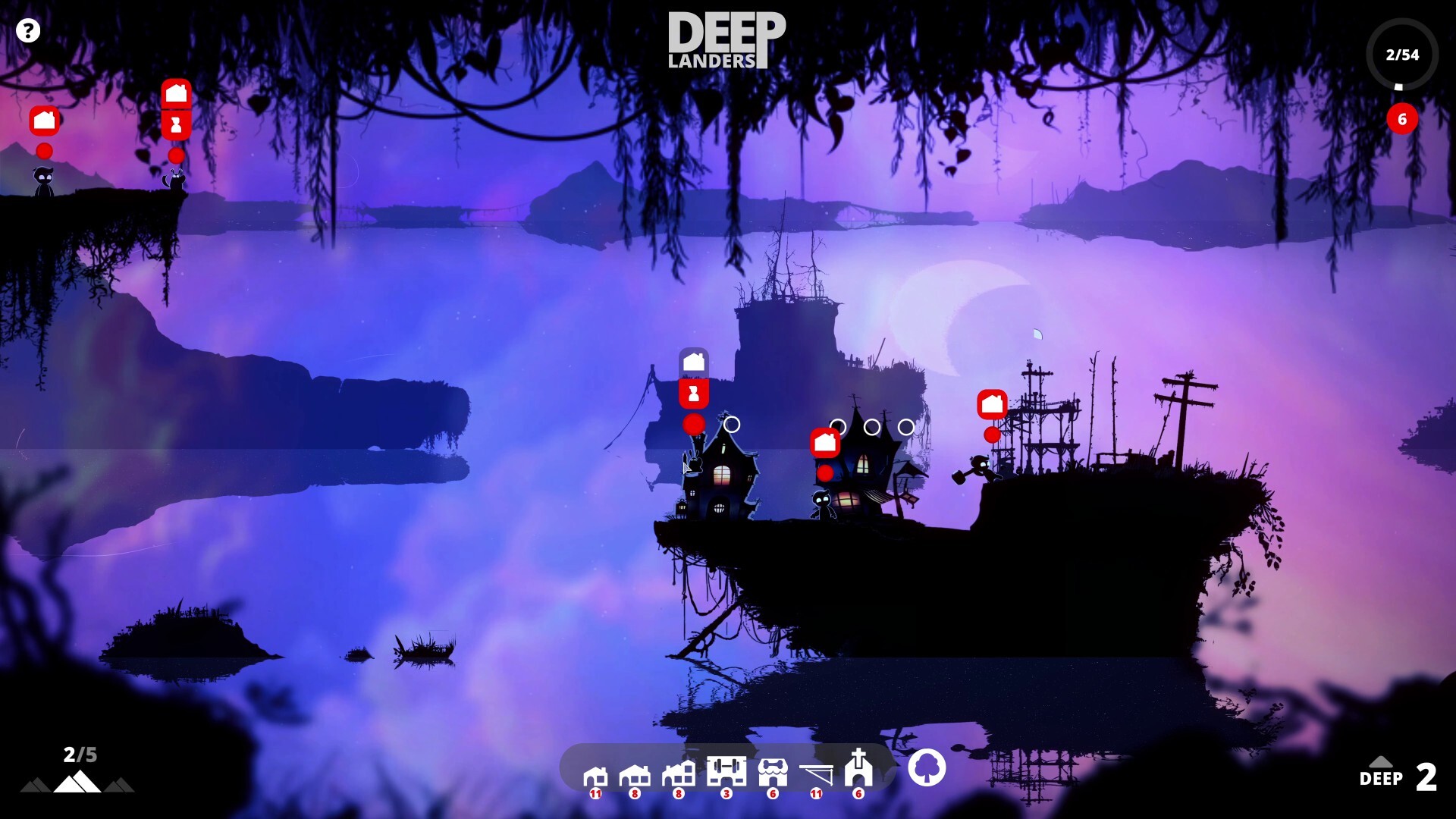Toggle the red dot under the cat's marker
1456x819 pixels.
176,154
